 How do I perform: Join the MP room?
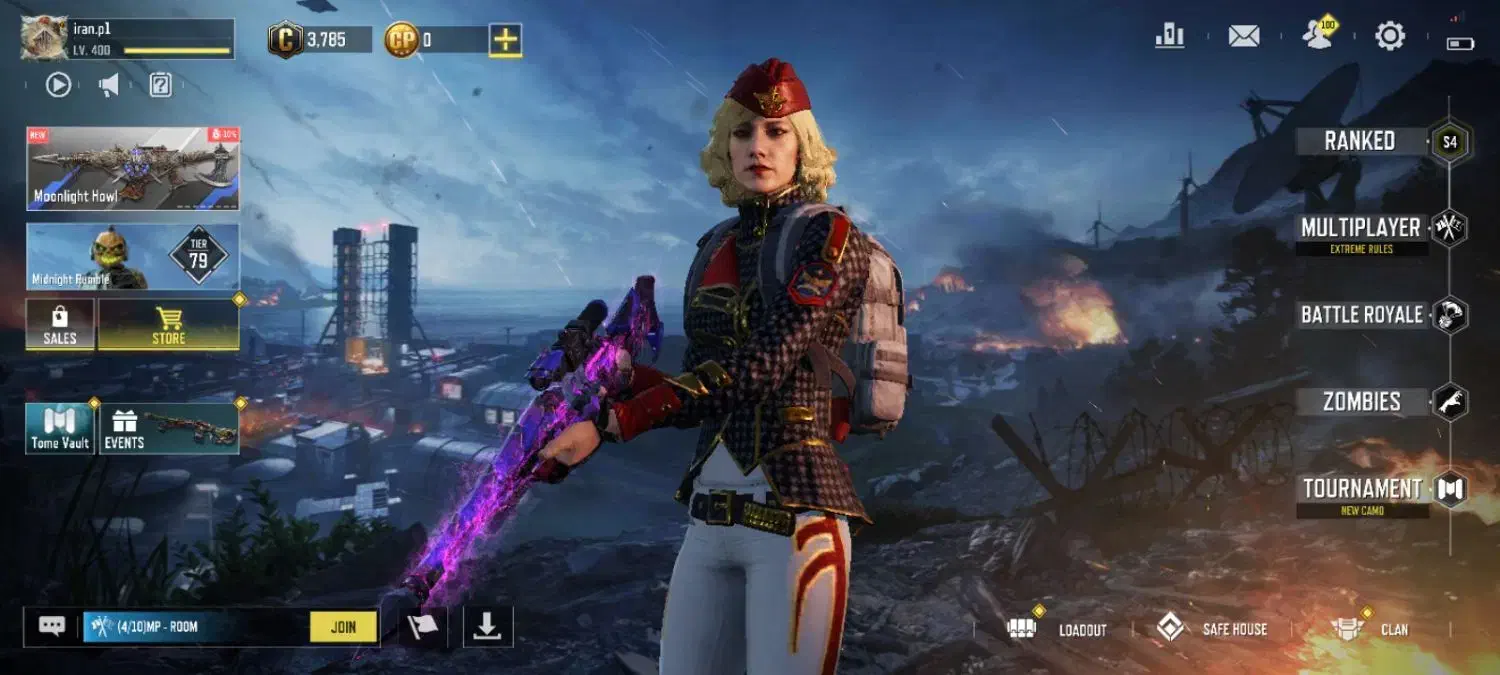pos(343,627)
